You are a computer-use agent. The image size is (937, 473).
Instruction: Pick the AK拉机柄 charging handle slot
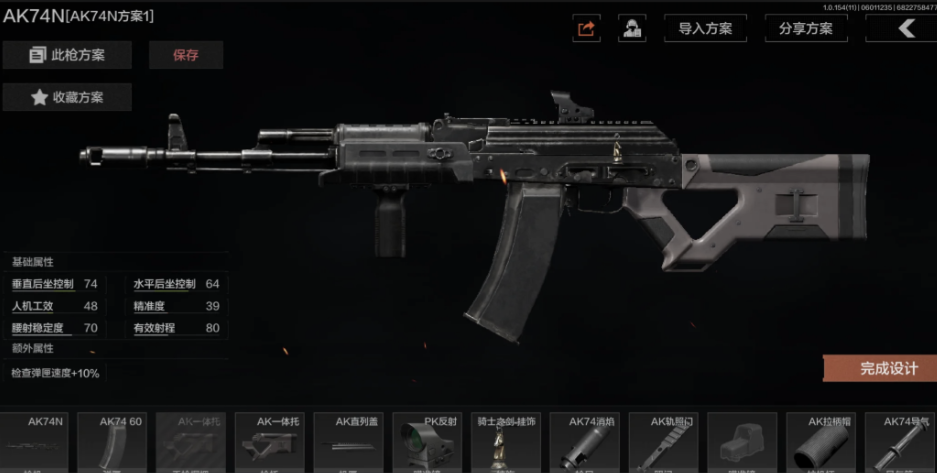tap(820, 442)
